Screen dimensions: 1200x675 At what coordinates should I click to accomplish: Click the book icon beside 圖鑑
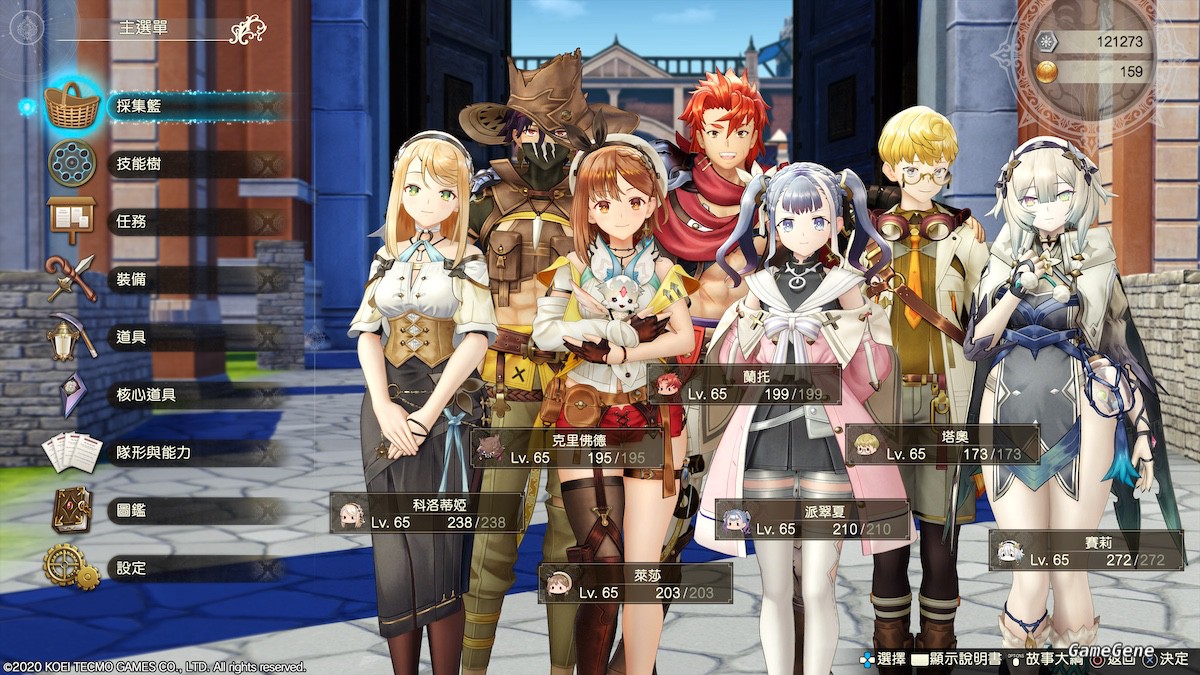[71, 510]
